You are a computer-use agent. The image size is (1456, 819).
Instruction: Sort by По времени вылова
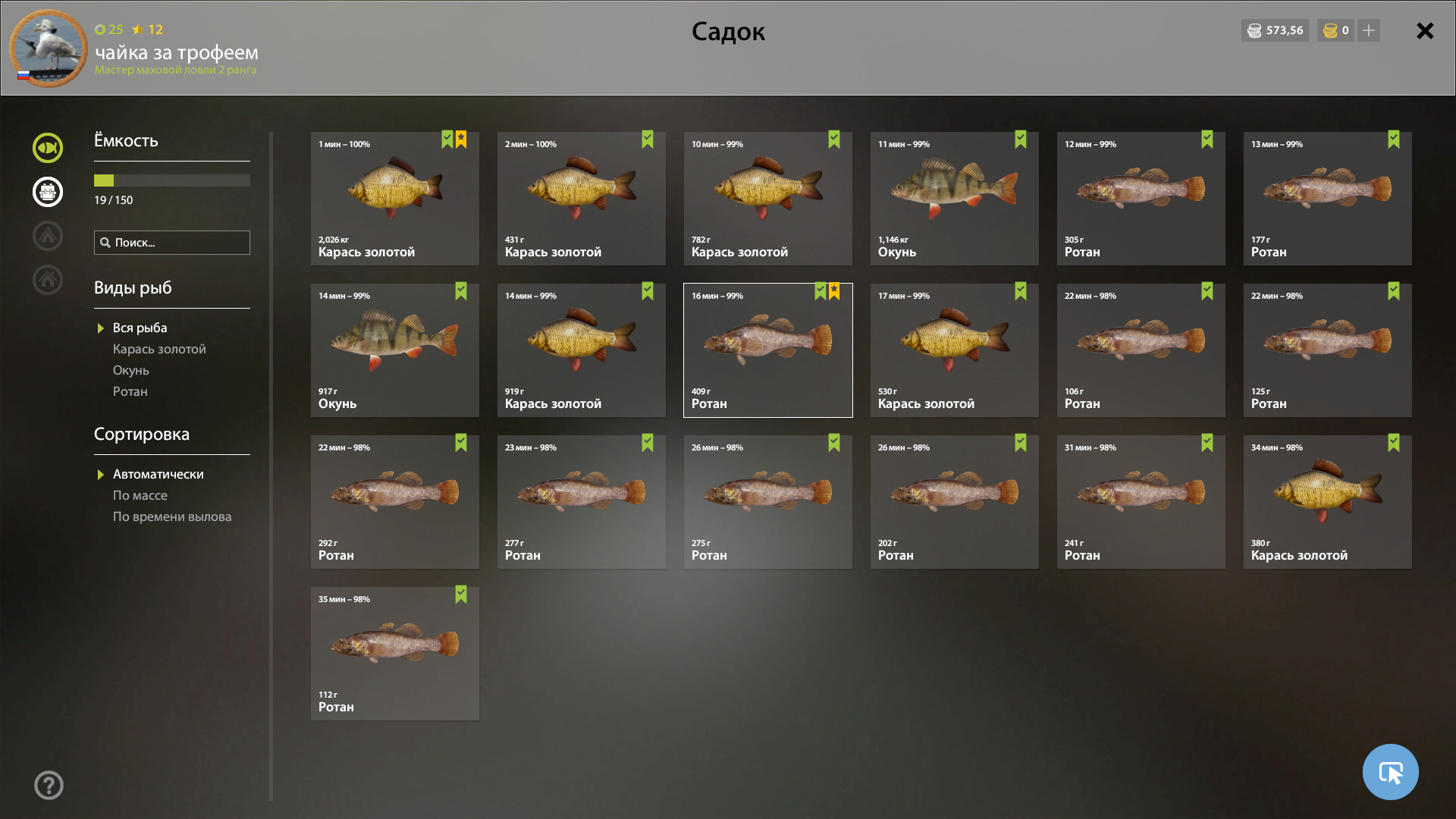[172, 516]
